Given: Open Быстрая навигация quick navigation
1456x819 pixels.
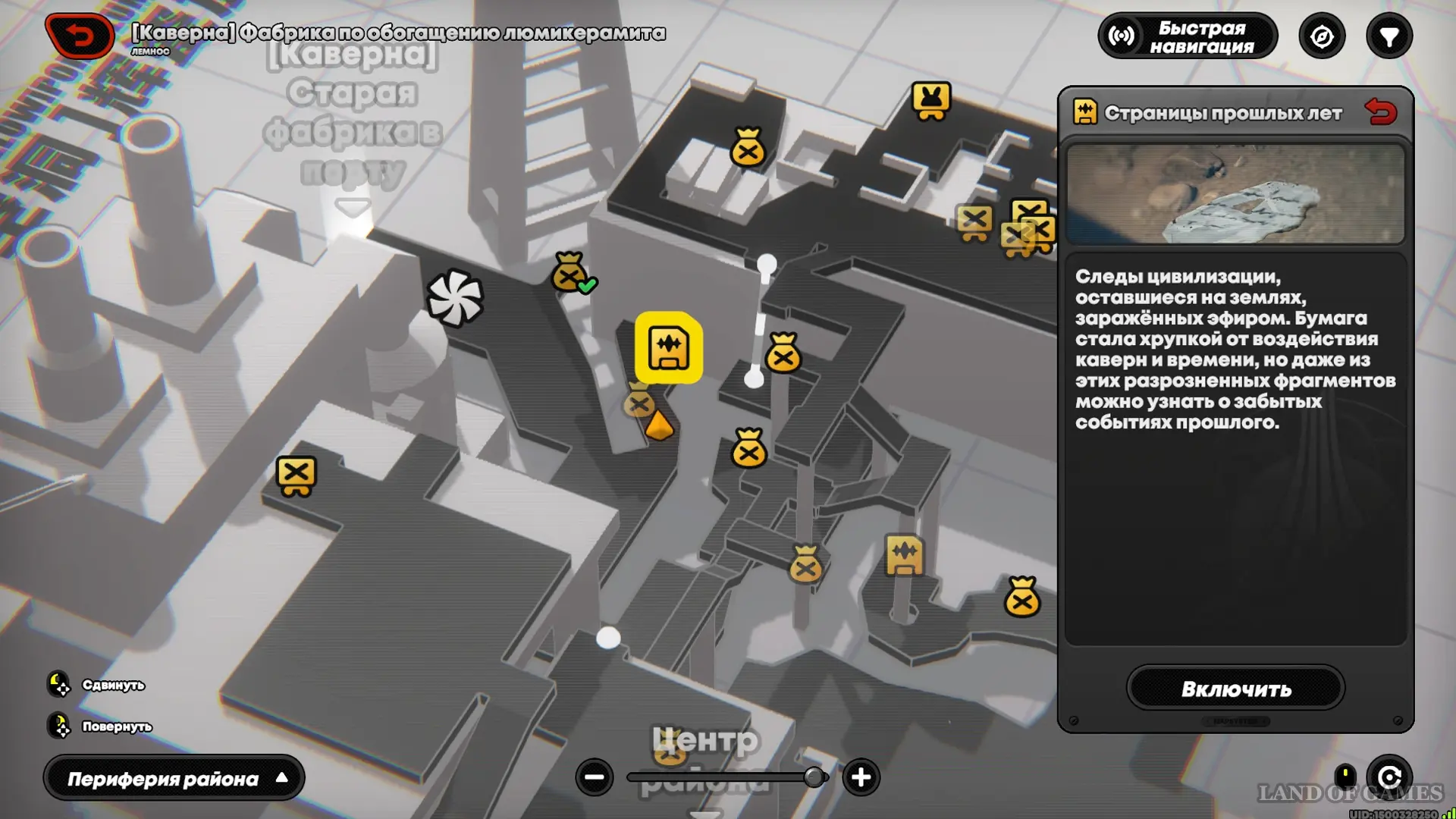Looking at the screenshot, I should pos(1188,36).
